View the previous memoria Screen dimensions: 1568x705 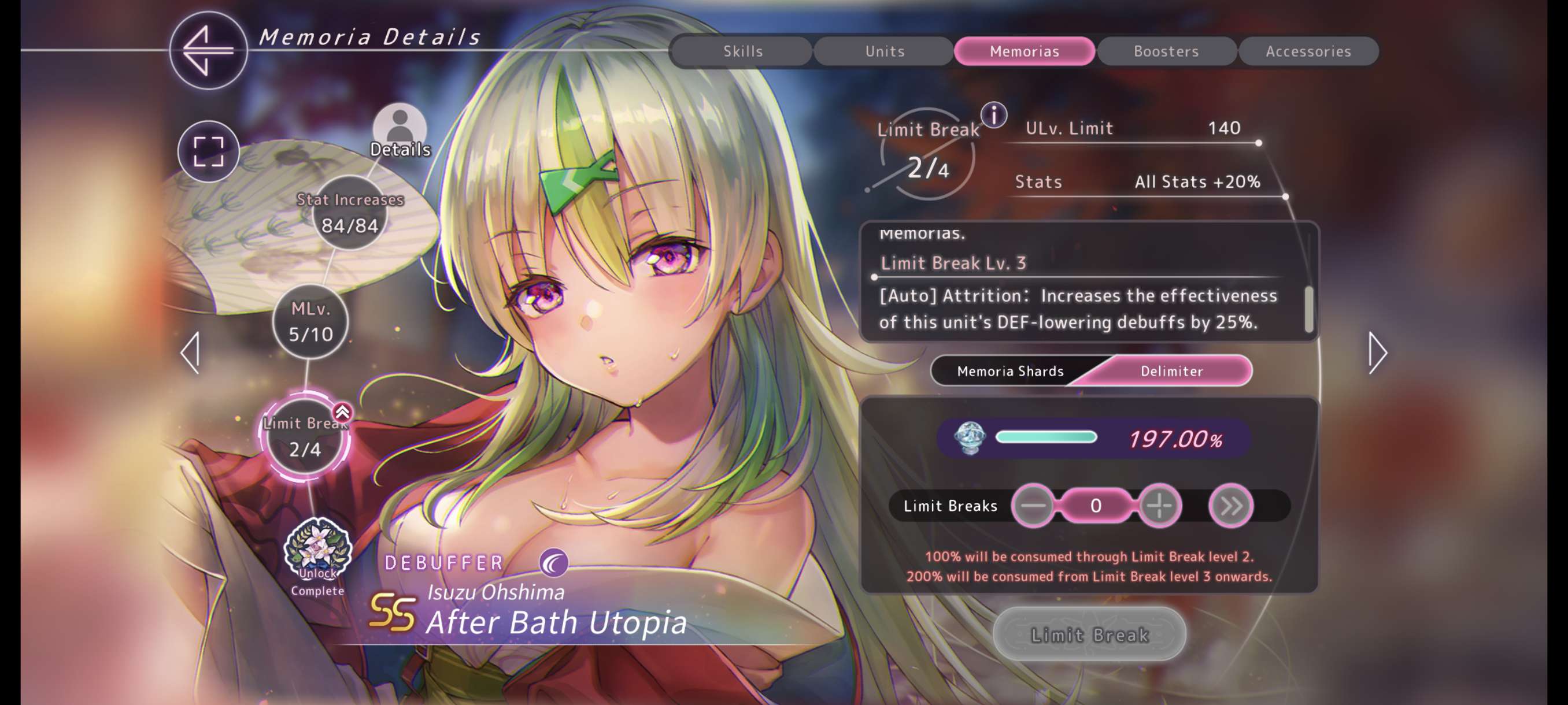tap(191, 352)
